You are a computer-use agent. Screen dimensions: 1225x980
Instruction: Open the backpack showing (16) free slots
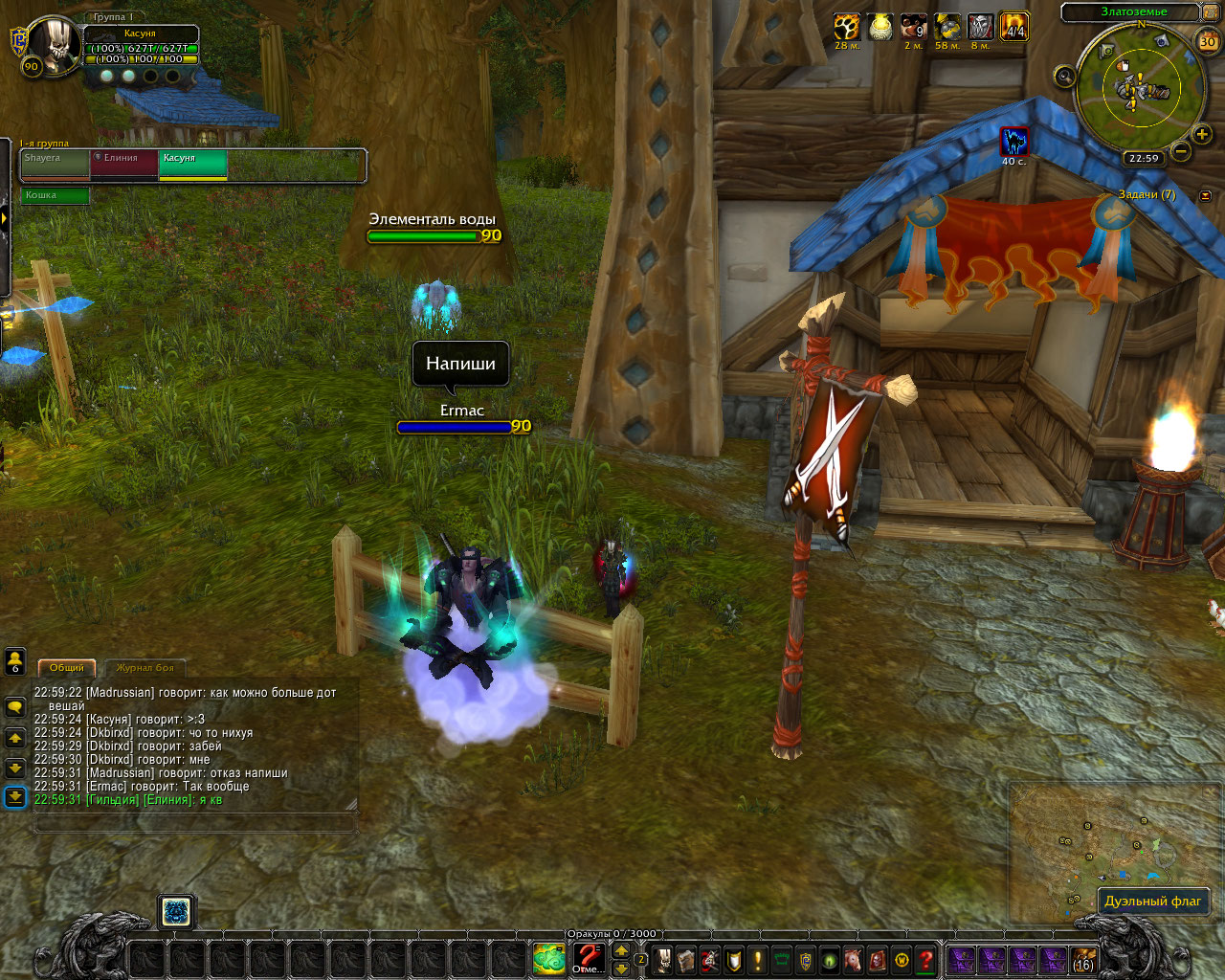[1083, 959]
